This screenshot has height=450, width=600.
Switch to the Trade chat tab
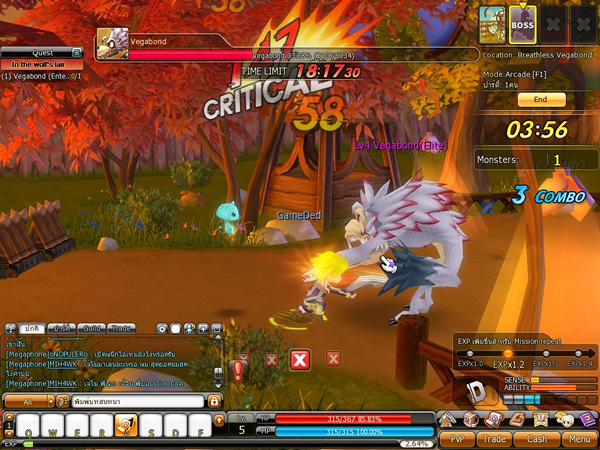pyautogui.click(x=121, y=327)
